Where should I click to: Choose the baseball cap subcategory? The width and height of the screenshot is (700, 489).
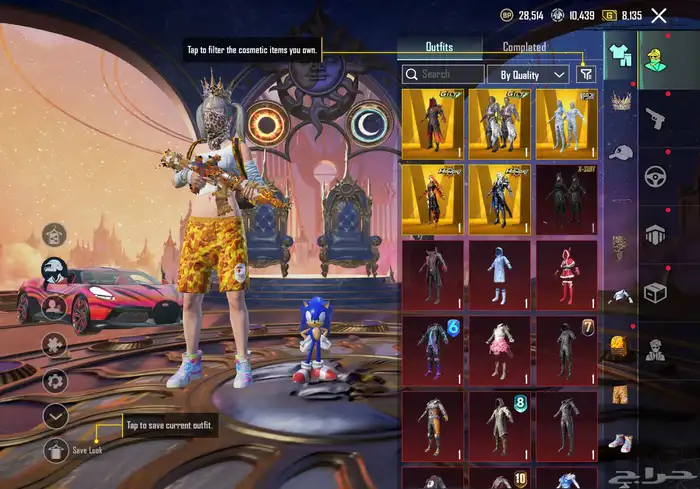pyautogui.click(x=620, y=153)
